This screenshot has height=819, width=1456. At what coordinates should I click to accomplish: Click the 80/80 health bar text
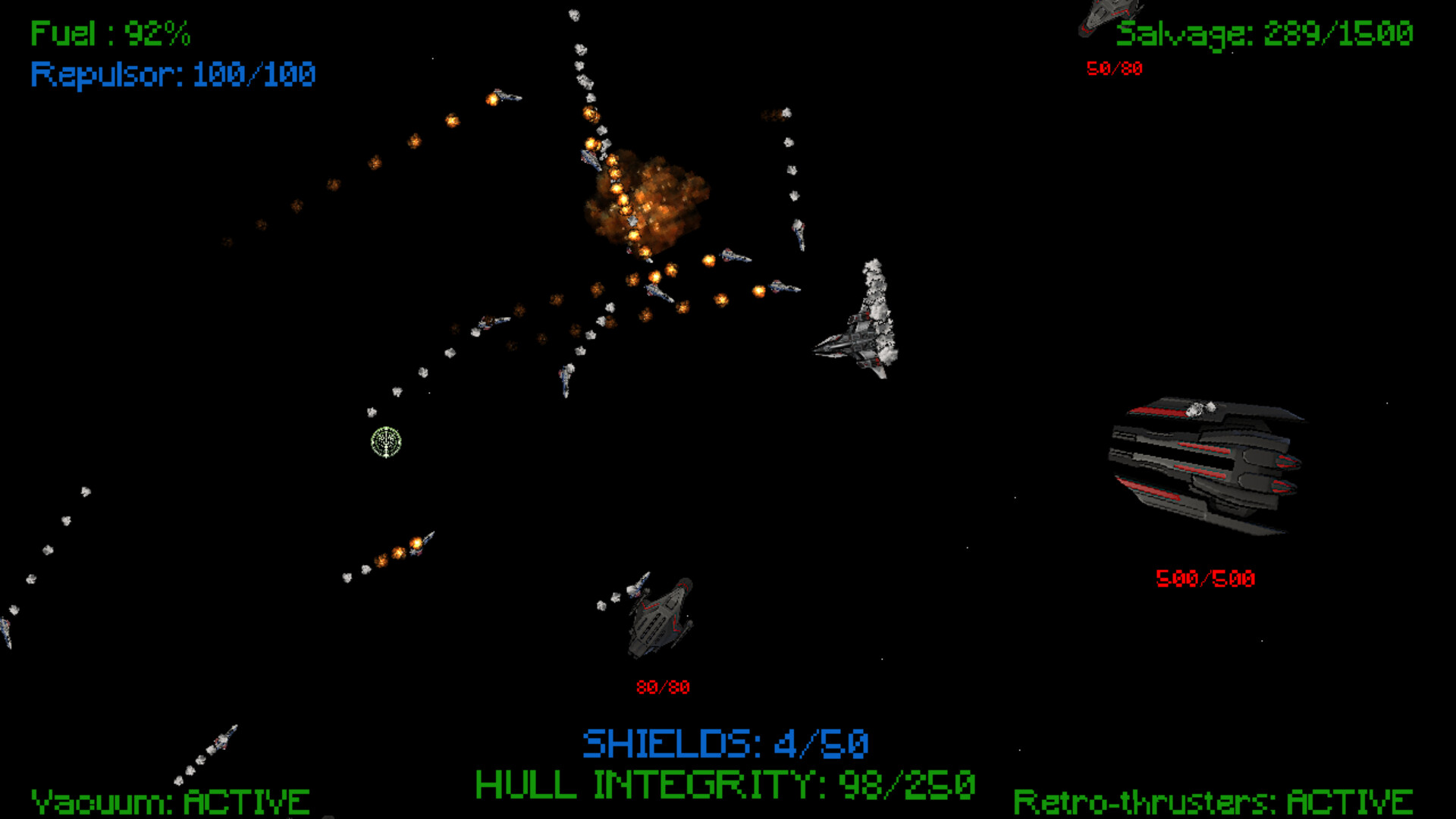(x=664, y=687)
